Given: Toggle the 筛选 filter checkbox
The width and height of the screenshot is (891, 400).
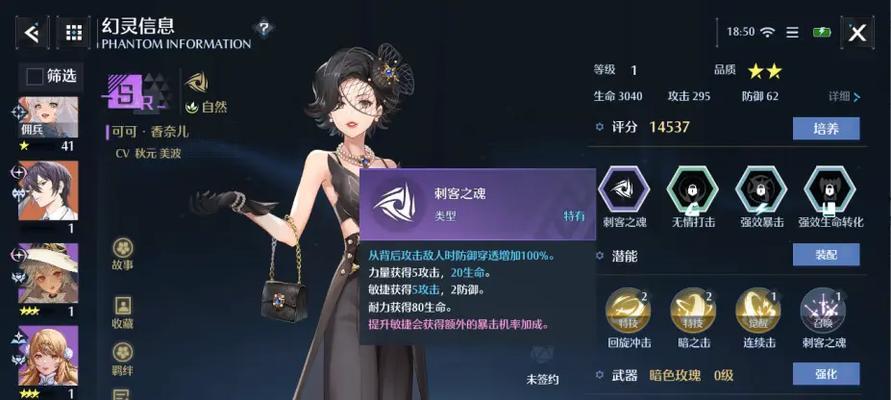Looking at the screenshot, I should pos(35,76).
